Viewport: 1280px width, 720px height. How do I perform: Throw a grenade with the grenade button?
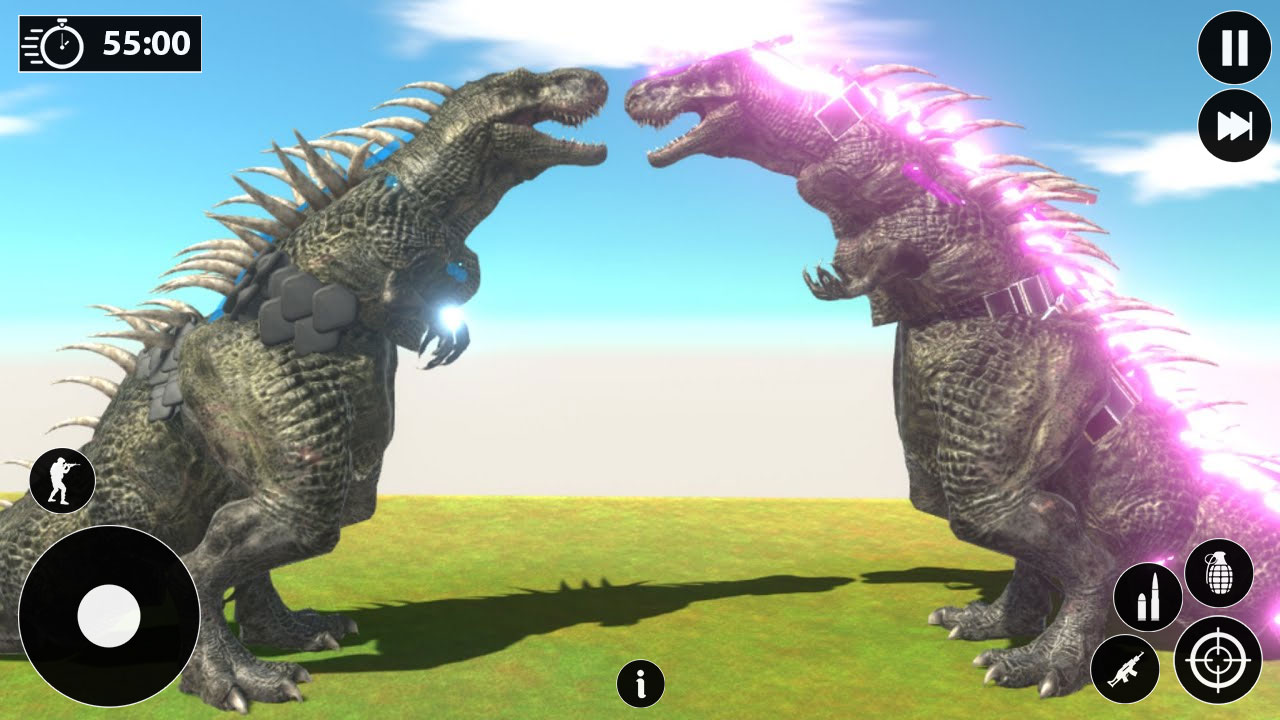[1219, 573]
